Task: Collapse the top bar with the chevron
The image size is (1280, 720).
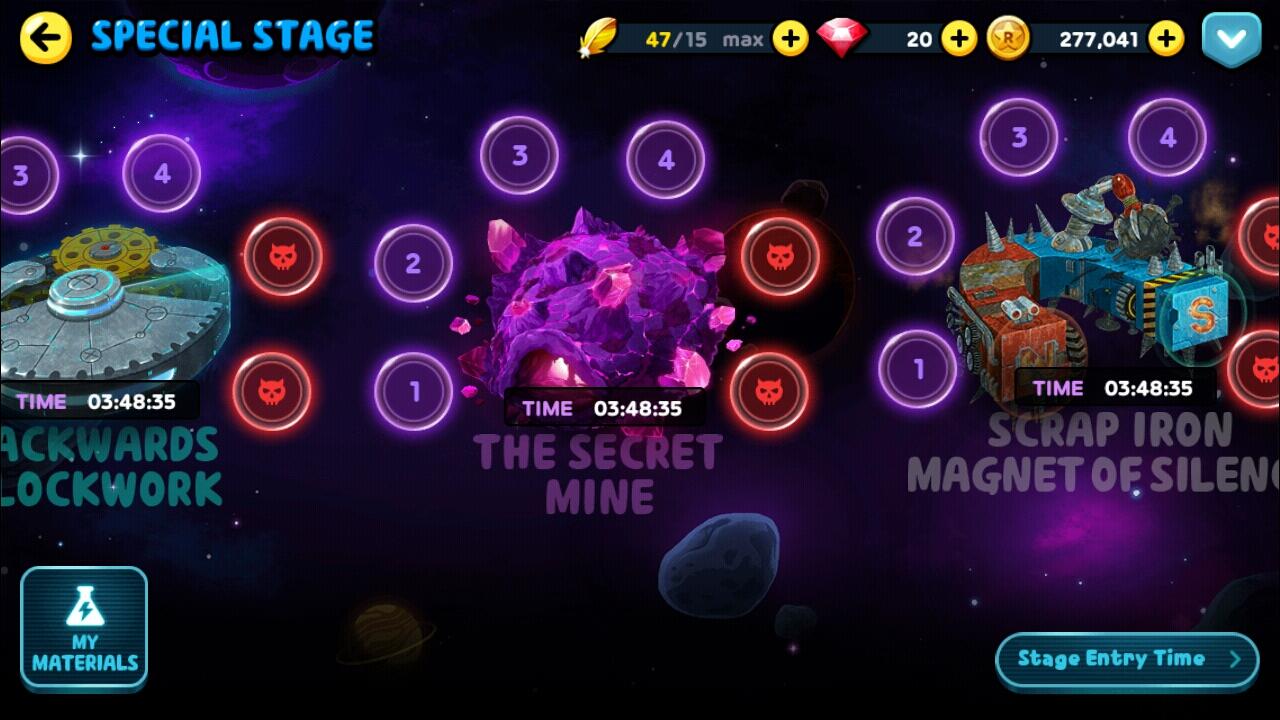Action: point(1232,39)
